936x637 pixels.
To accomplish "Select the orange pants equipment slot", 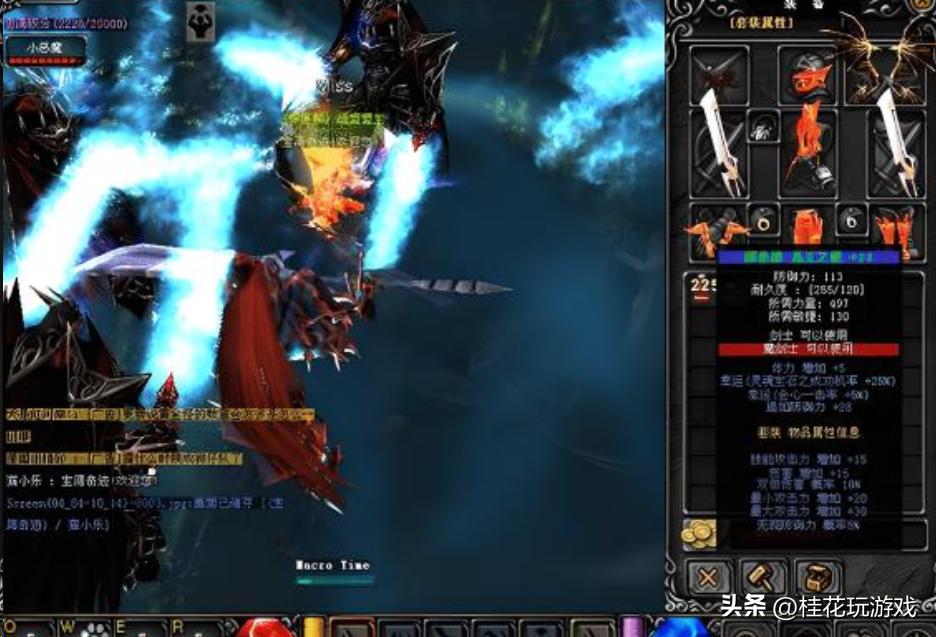I will [806, 226].
